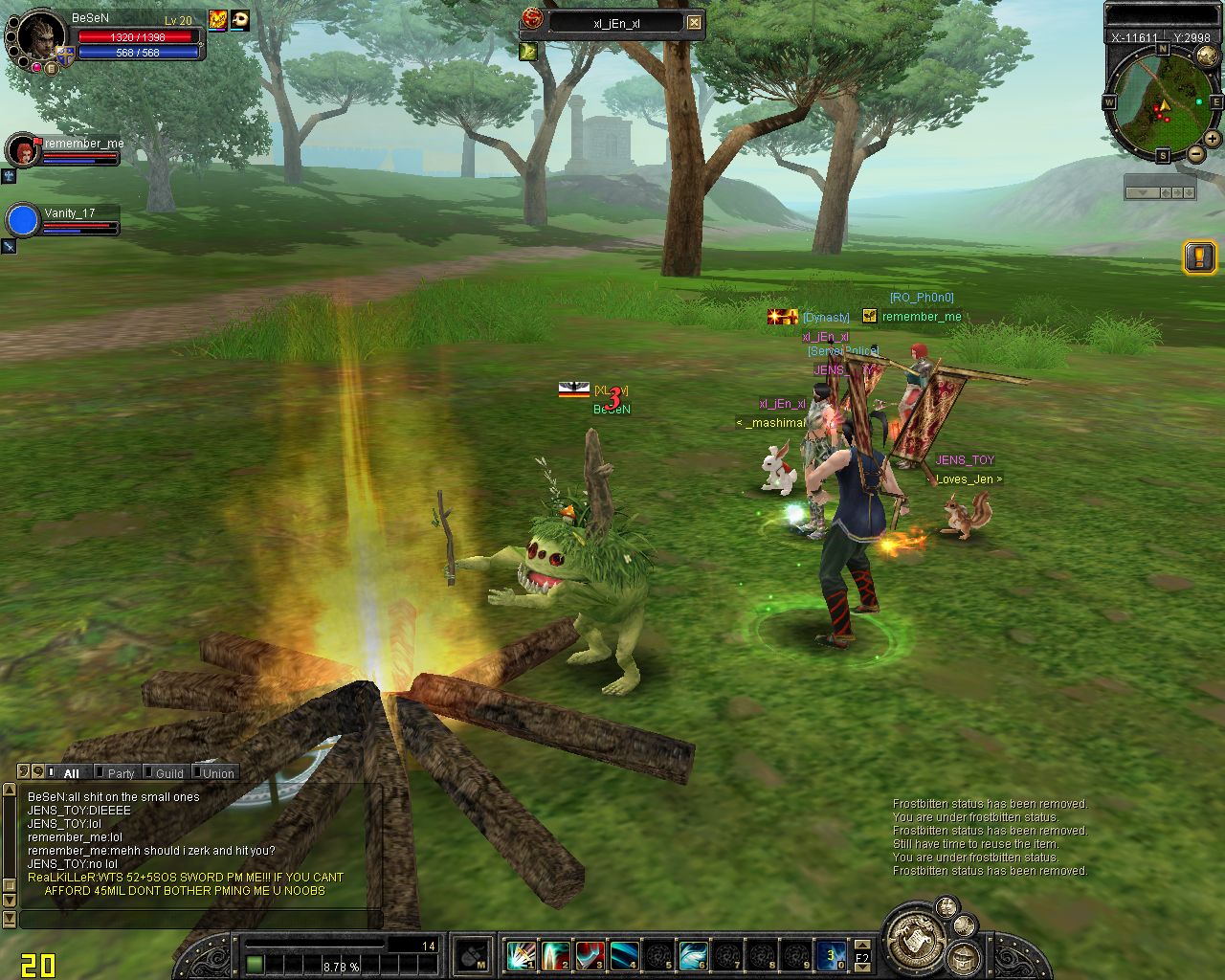The height and width of the screenshot is (980, 1225).
Task: Use the item in hotbar slot 0
Action: 831,955
